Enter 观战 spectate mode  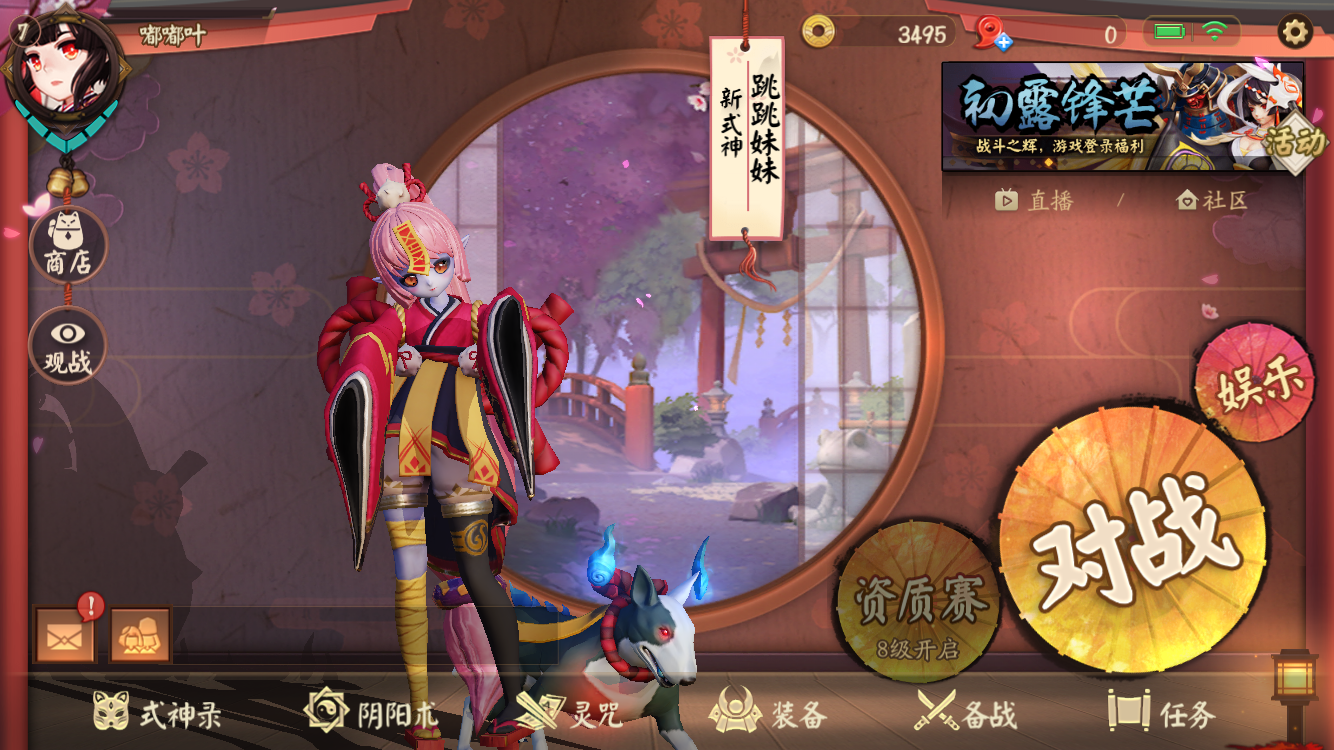point(66,345)
